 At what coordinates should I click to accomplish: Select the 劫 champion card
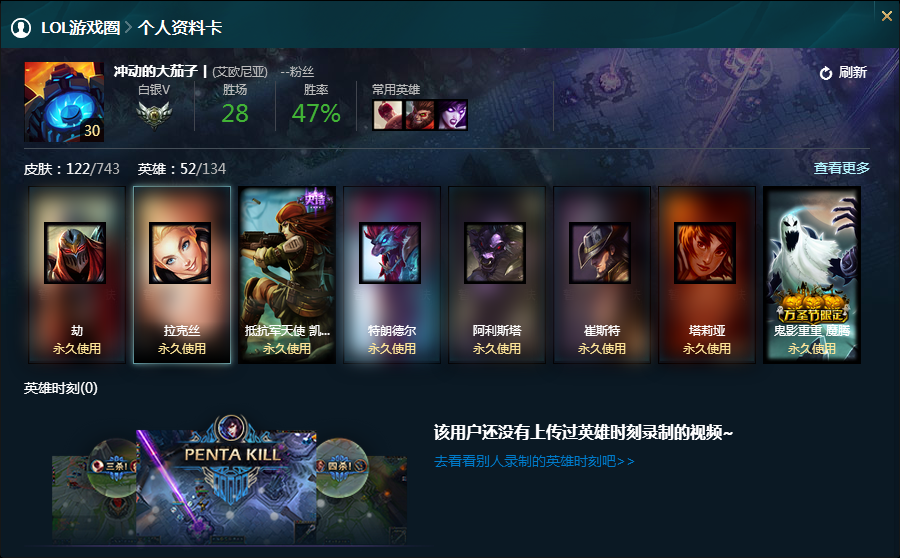pos(77,274)
